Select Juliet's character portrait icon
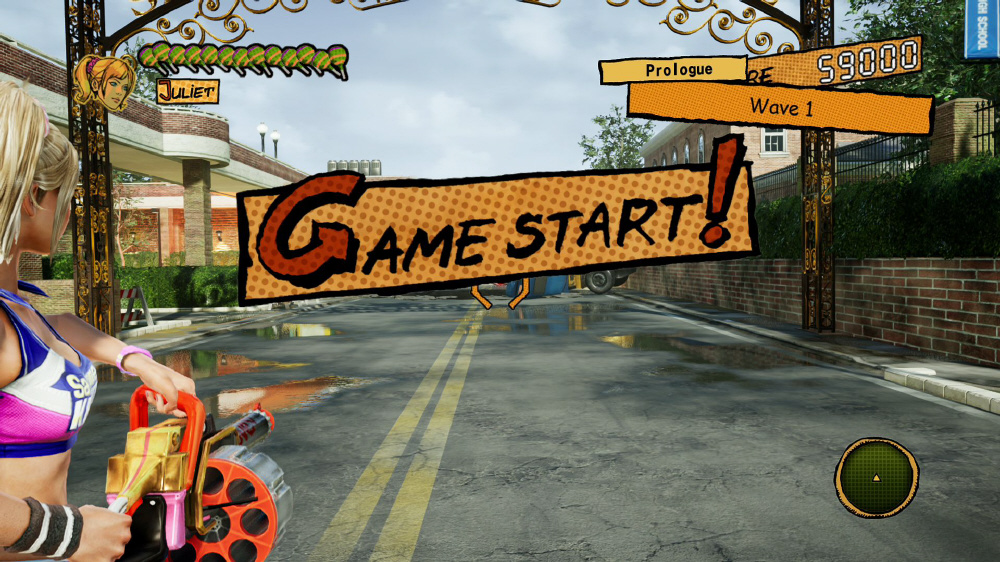Image resolution: width=1000 pixels, height=562 pixels. pyautogui.click(x=106, y=81)
